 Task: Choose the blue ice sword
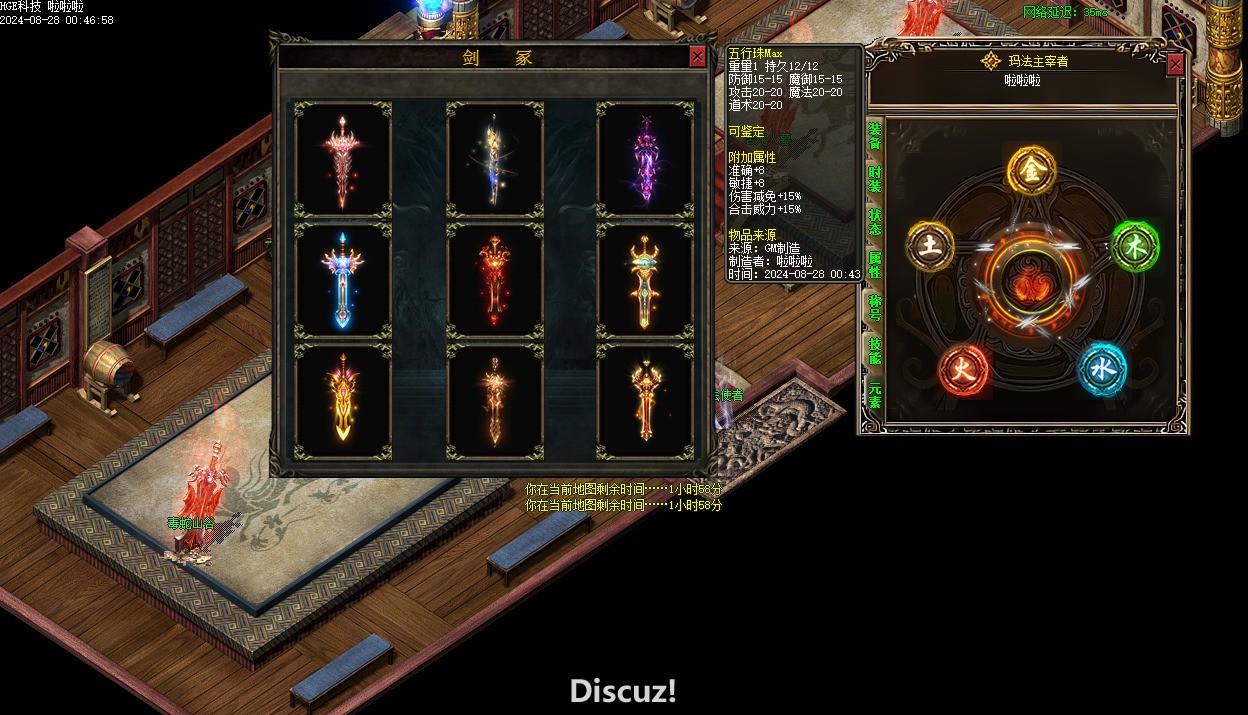(343, 280)
